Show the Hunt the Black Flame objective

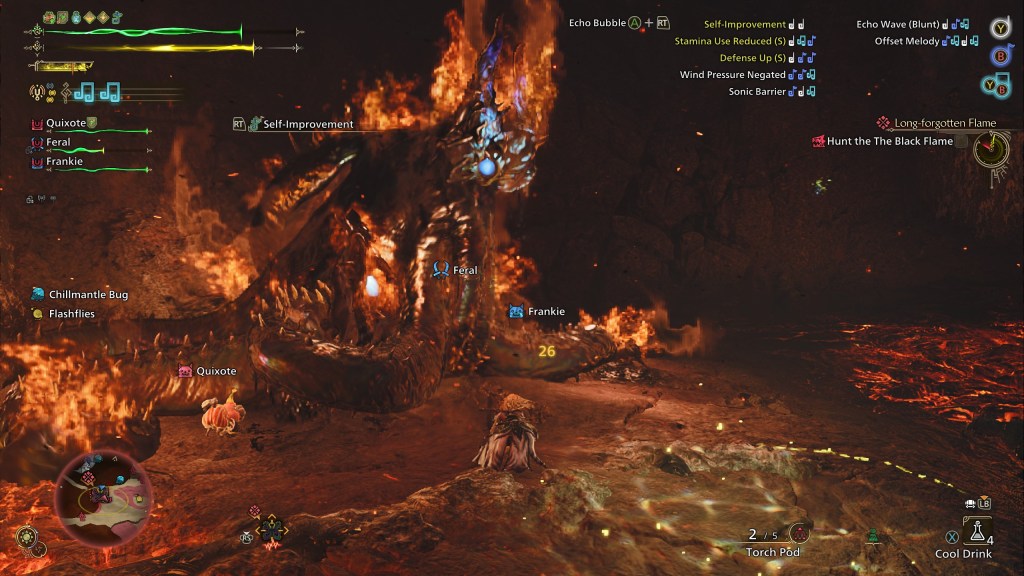click(x=889, y=142)
